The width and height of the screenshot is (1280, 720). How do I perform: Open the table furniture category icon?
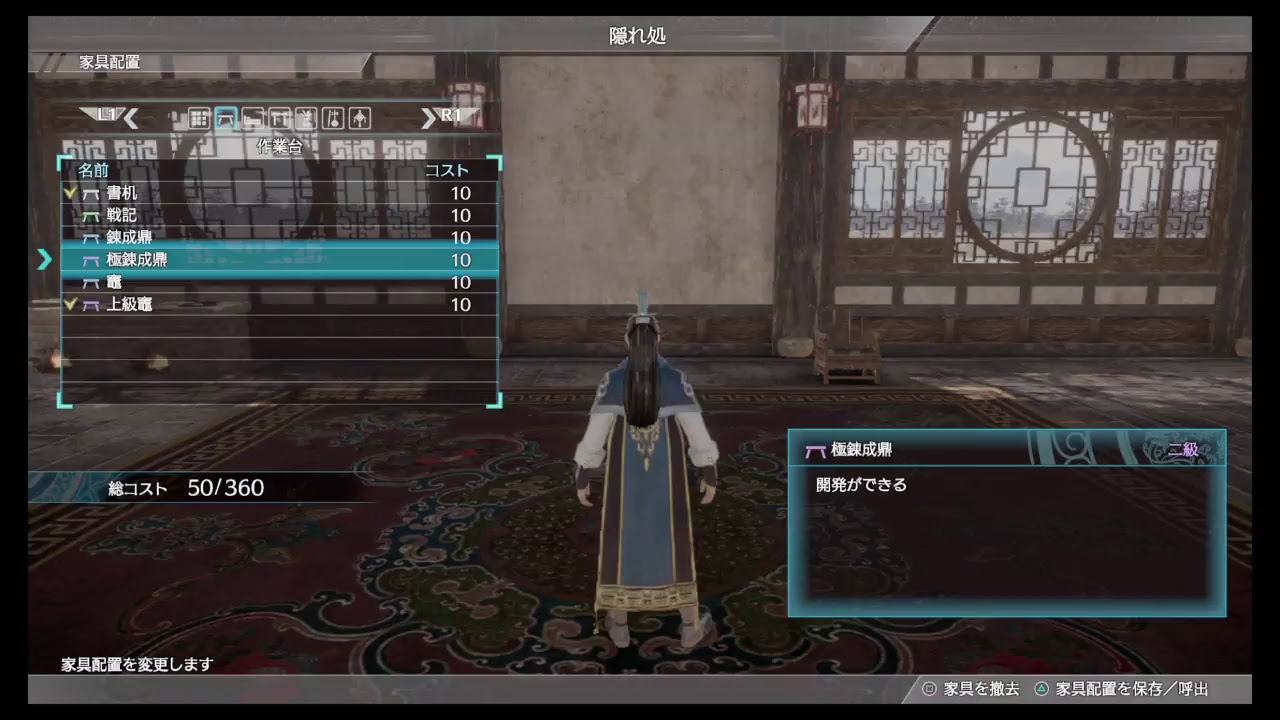[x=280, y=117]
